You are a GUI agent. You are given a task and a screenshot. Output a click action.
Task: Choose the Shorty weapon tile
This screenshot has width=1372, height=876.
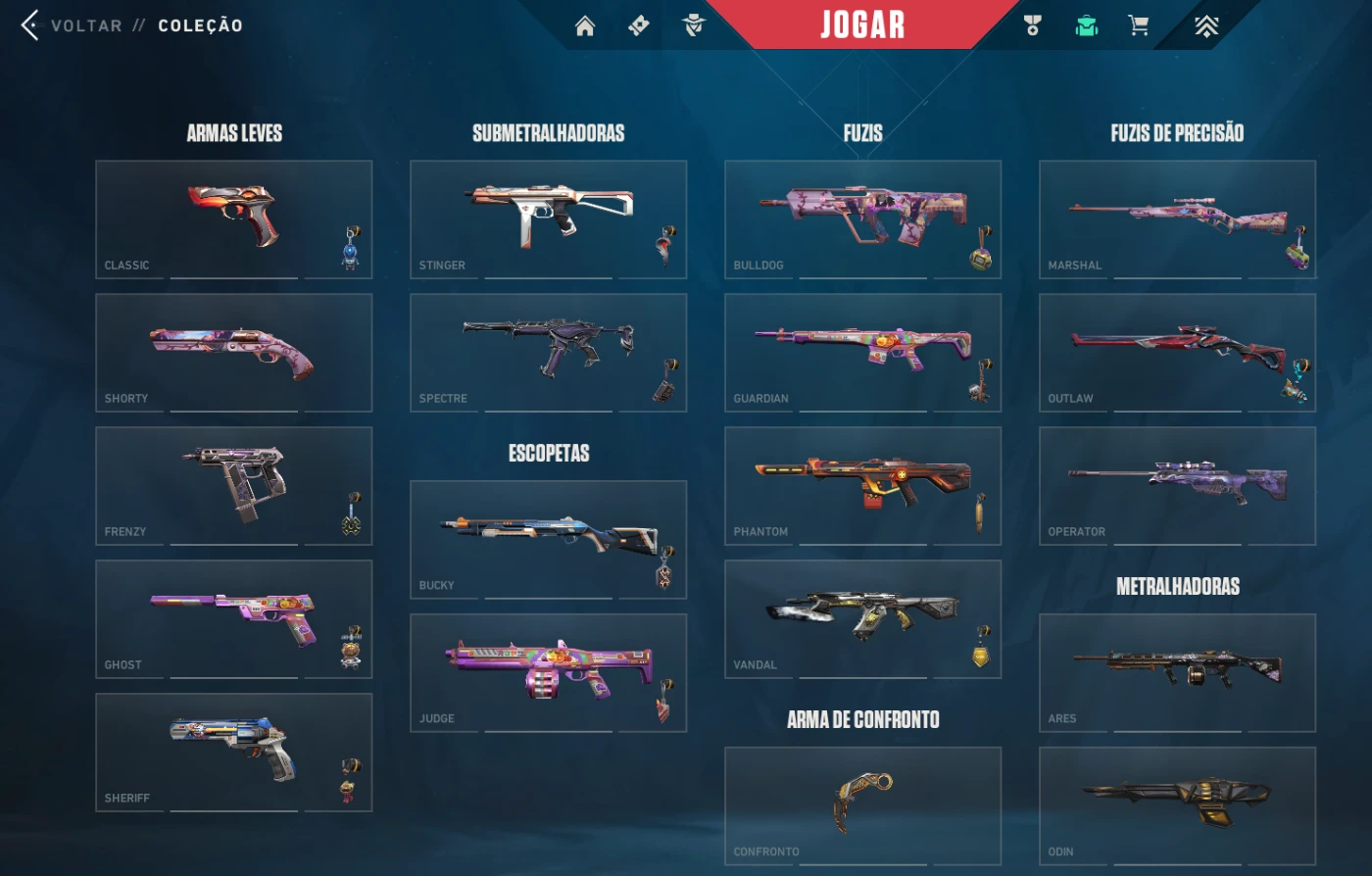233,352
